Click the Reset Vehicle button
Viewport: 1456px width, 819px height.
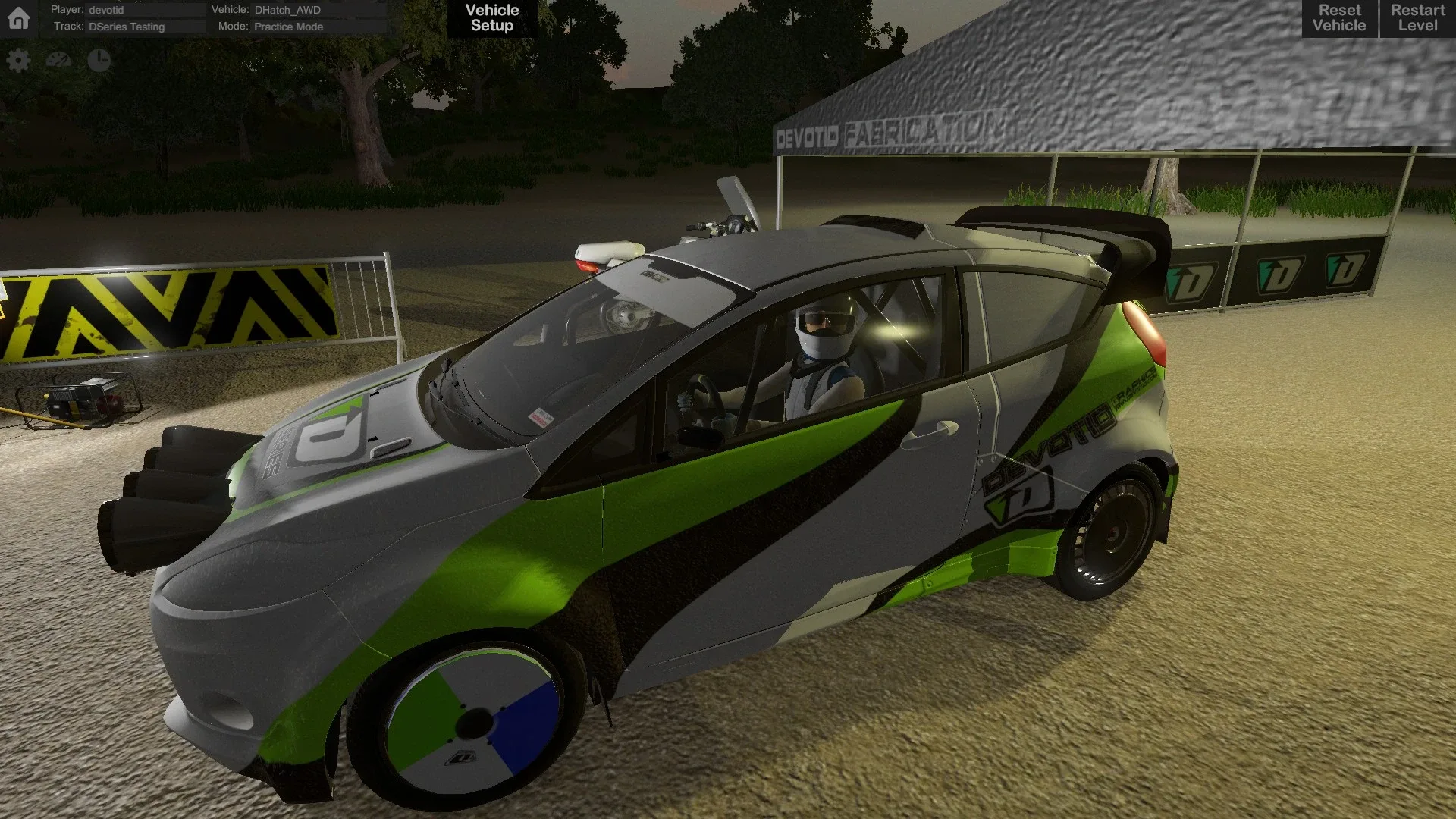tap(1338, 17)
